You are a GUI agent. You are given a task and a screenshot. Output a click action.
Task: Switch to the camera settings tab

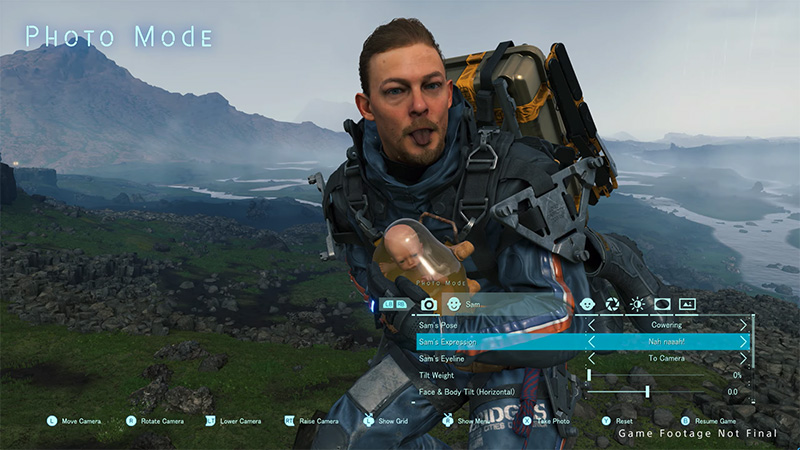point(429,304)
